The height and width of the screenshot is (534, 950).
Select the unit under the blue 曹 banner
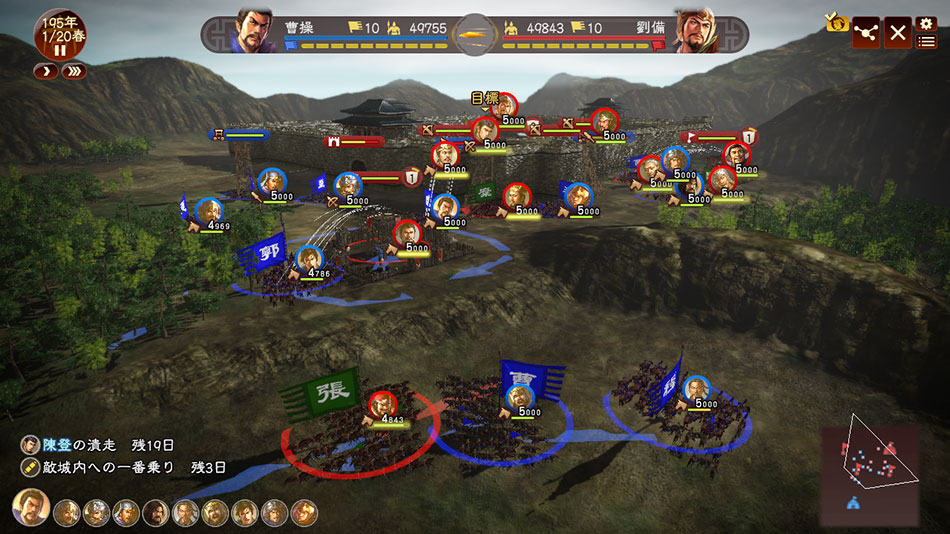tap(519, 397)
